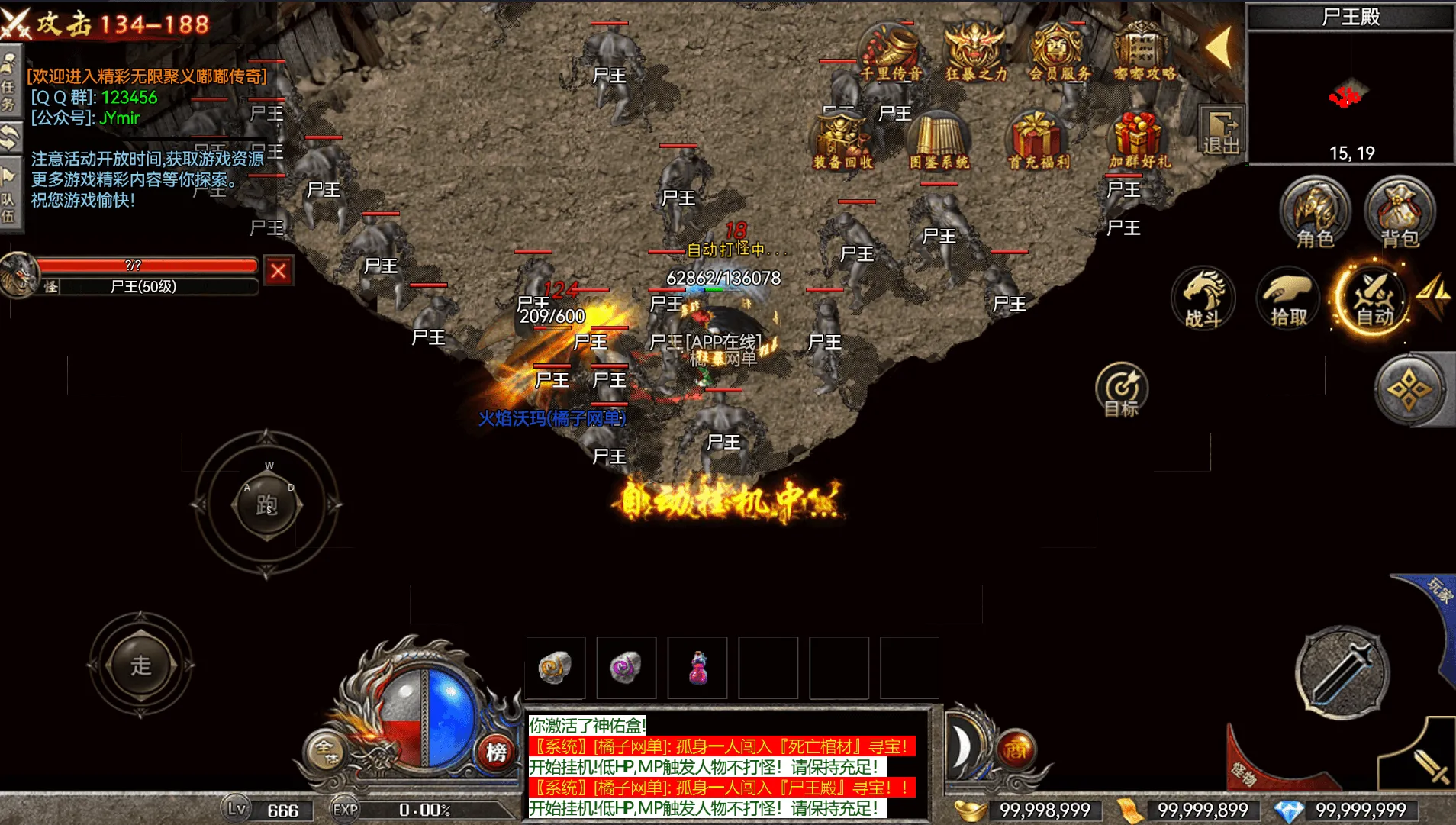
Task: Click the 退出 exit button
Action: (x=1221, y=131)
